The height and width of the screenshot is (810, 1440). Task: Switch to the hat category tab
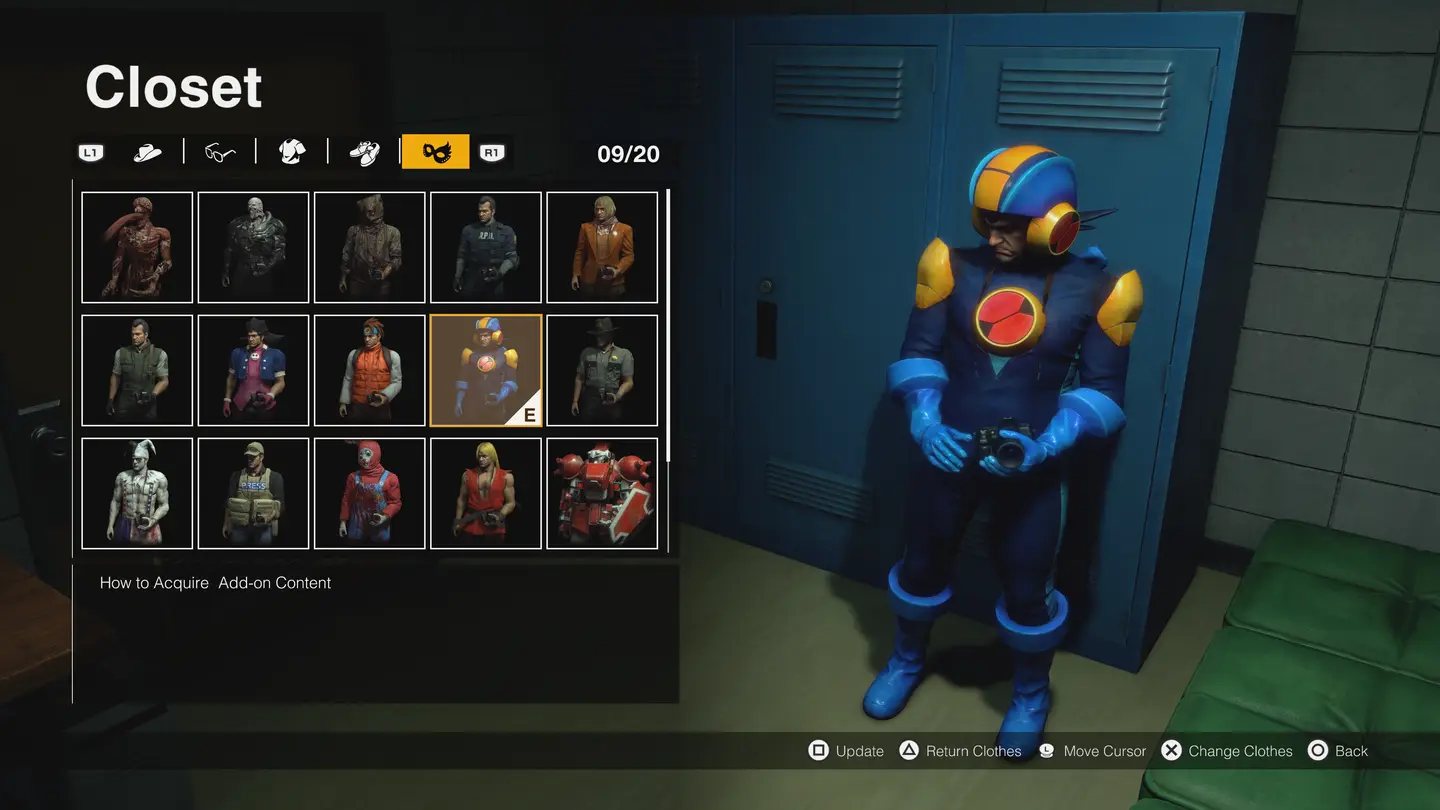pos(148,152)
